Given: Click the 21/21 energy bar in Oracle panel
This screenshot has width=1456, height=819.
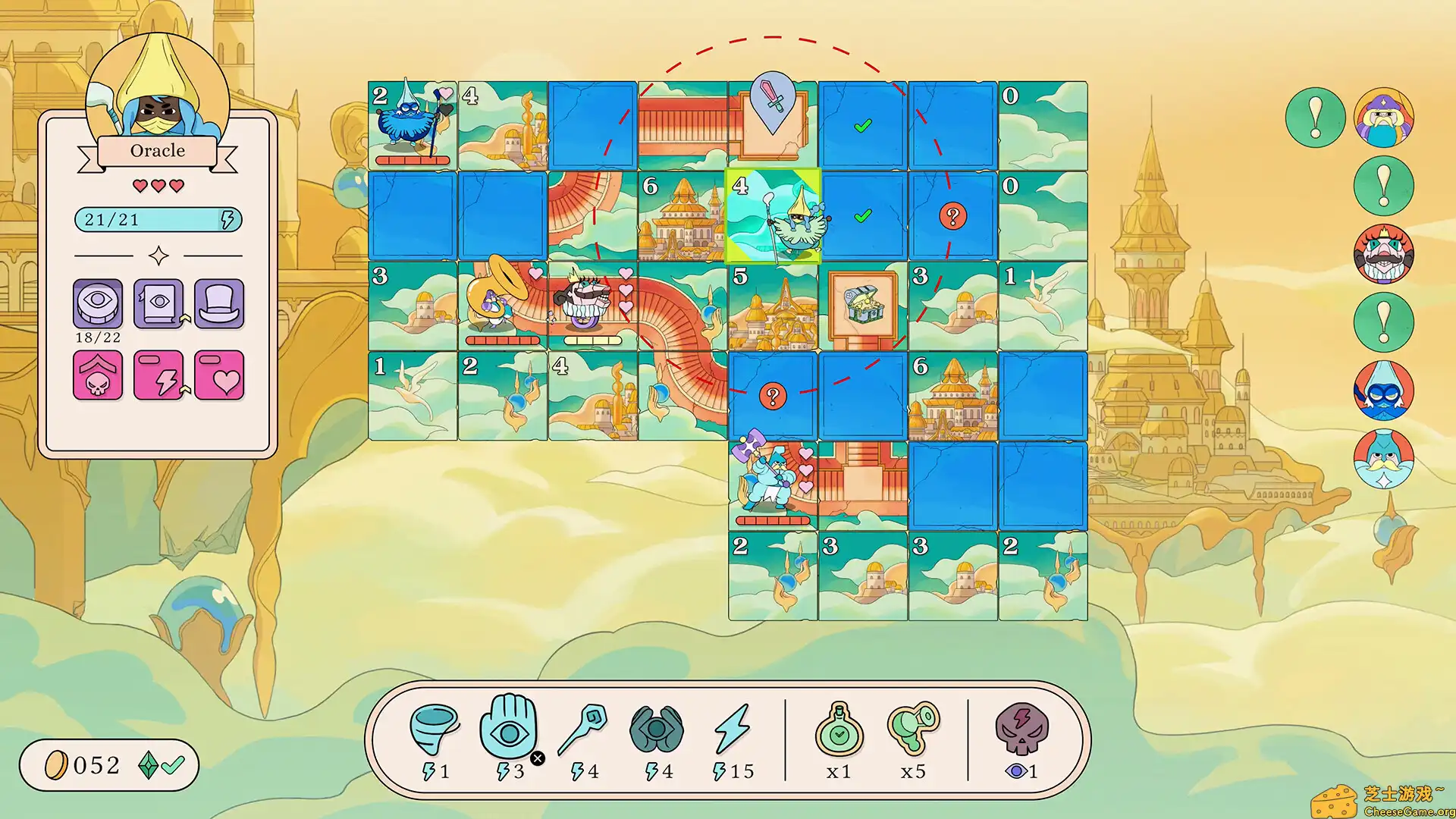Looking at the screenshot, I should (x=158, y=221).
